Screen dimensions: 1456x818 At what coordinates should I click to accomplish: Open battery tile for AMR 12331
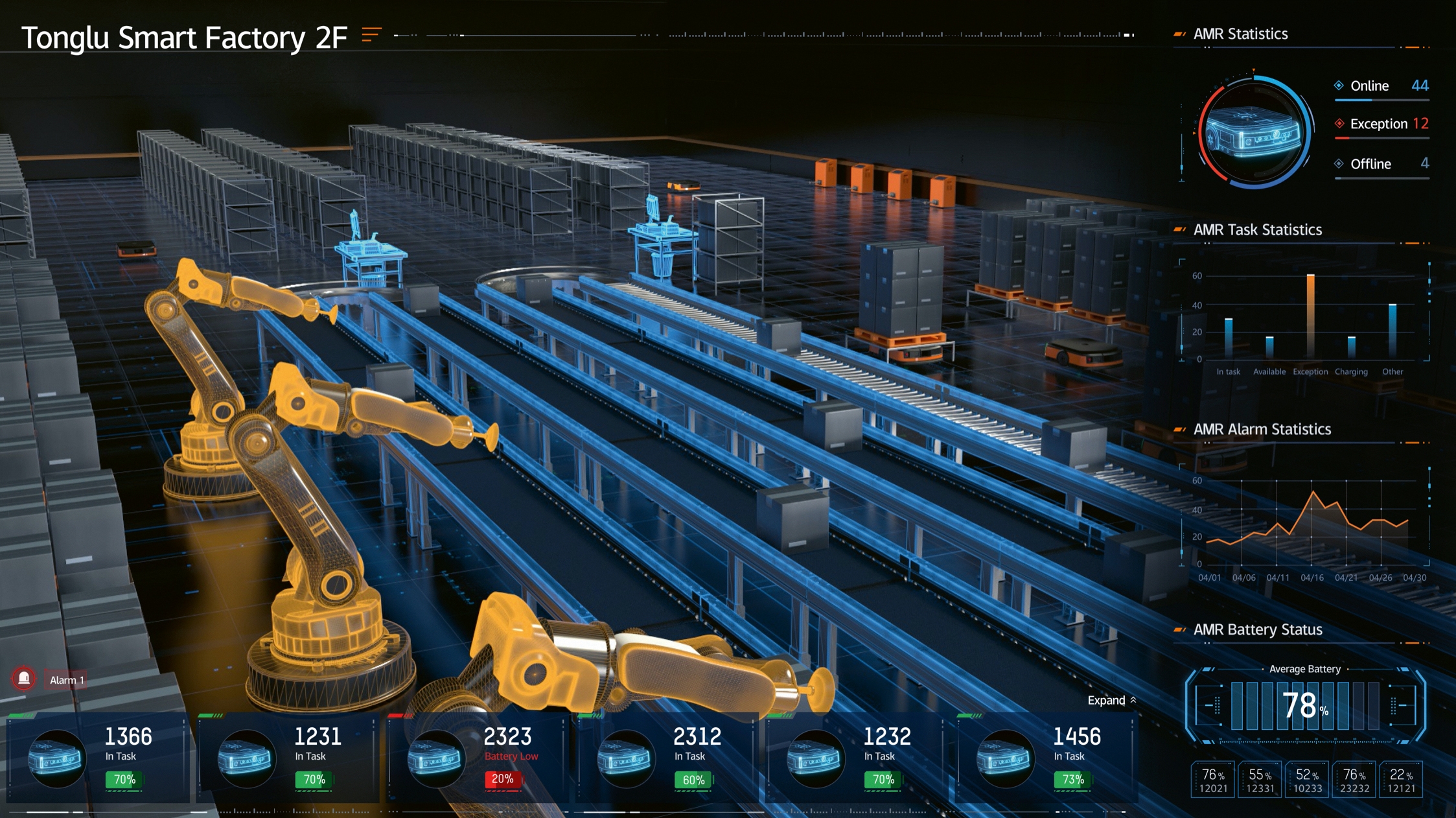click(1260, 780)
